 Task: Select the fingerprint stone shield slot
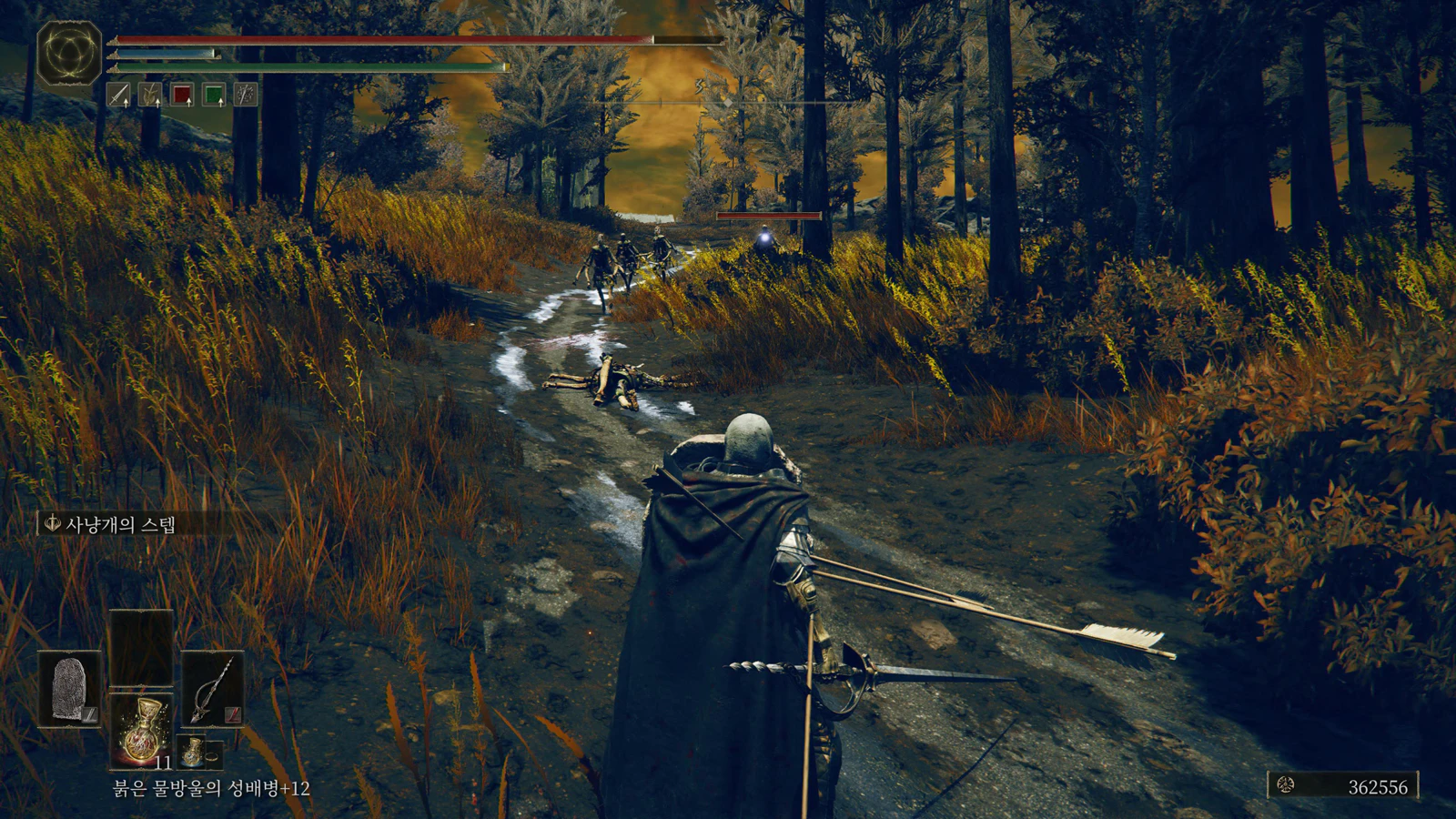(69, 689)
